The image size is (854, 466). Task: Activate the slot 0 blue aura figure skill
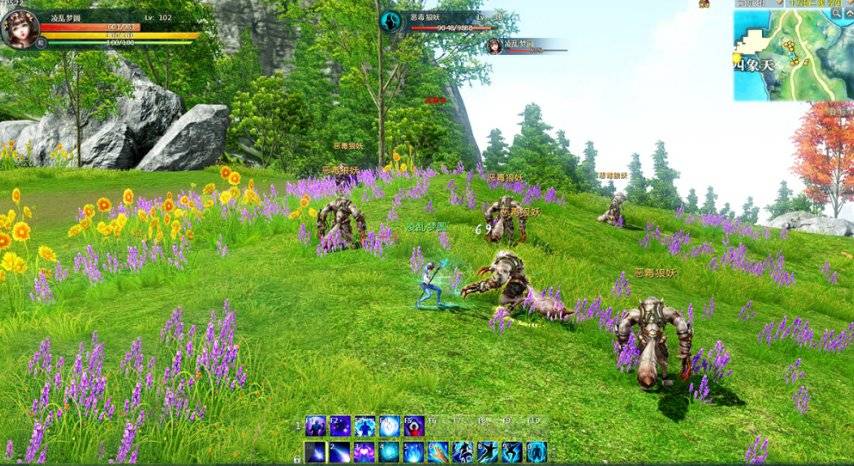tap(537, 452)
